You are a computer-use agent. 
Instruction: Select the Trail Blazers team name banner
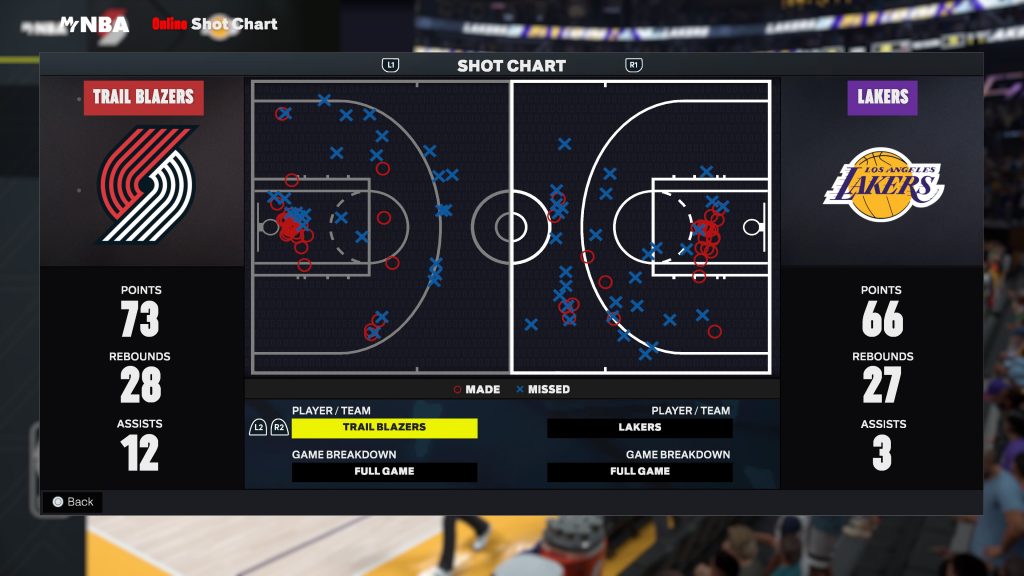(143, 97)
